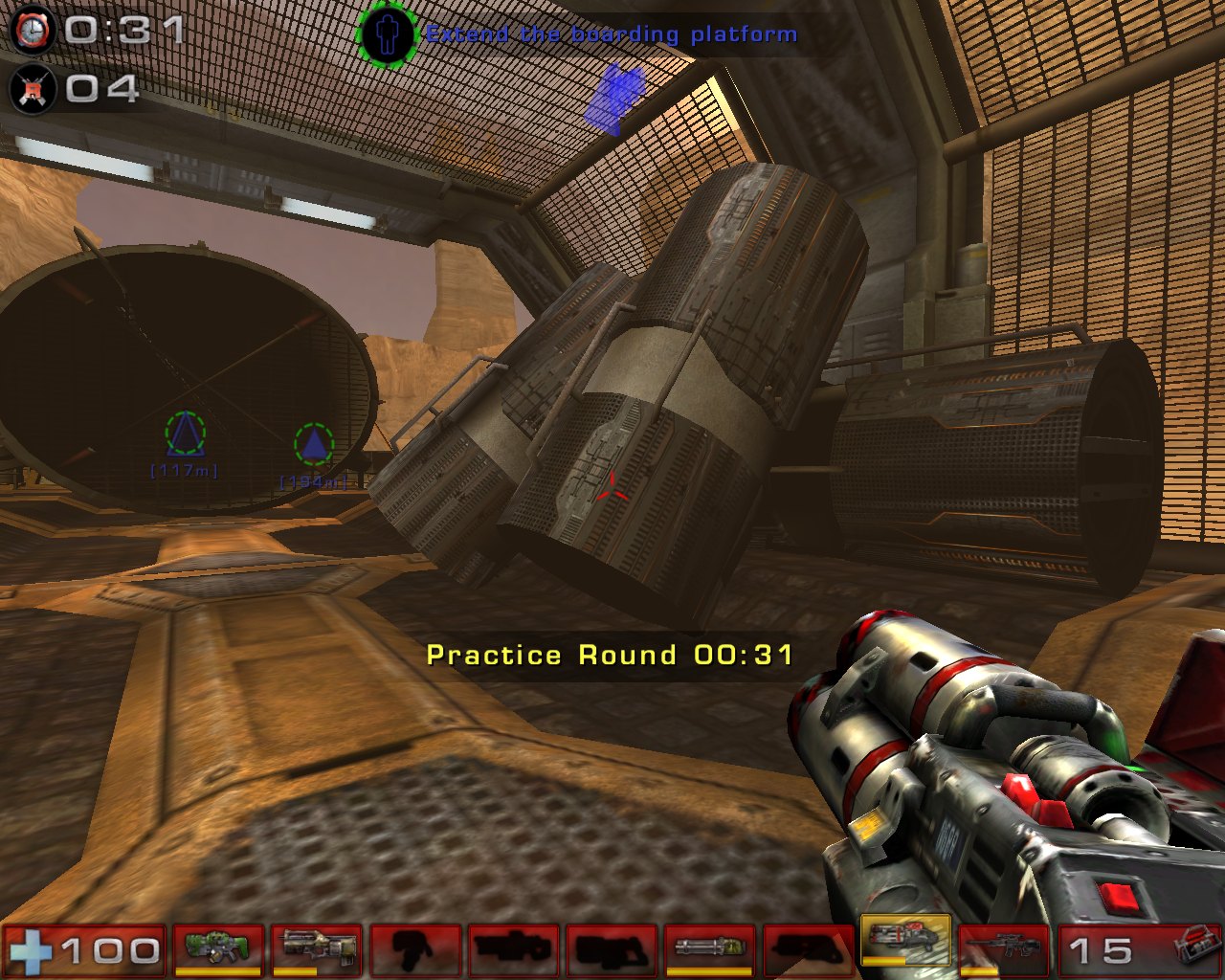Choose the minigun in the weapon bar

(709, 947)
